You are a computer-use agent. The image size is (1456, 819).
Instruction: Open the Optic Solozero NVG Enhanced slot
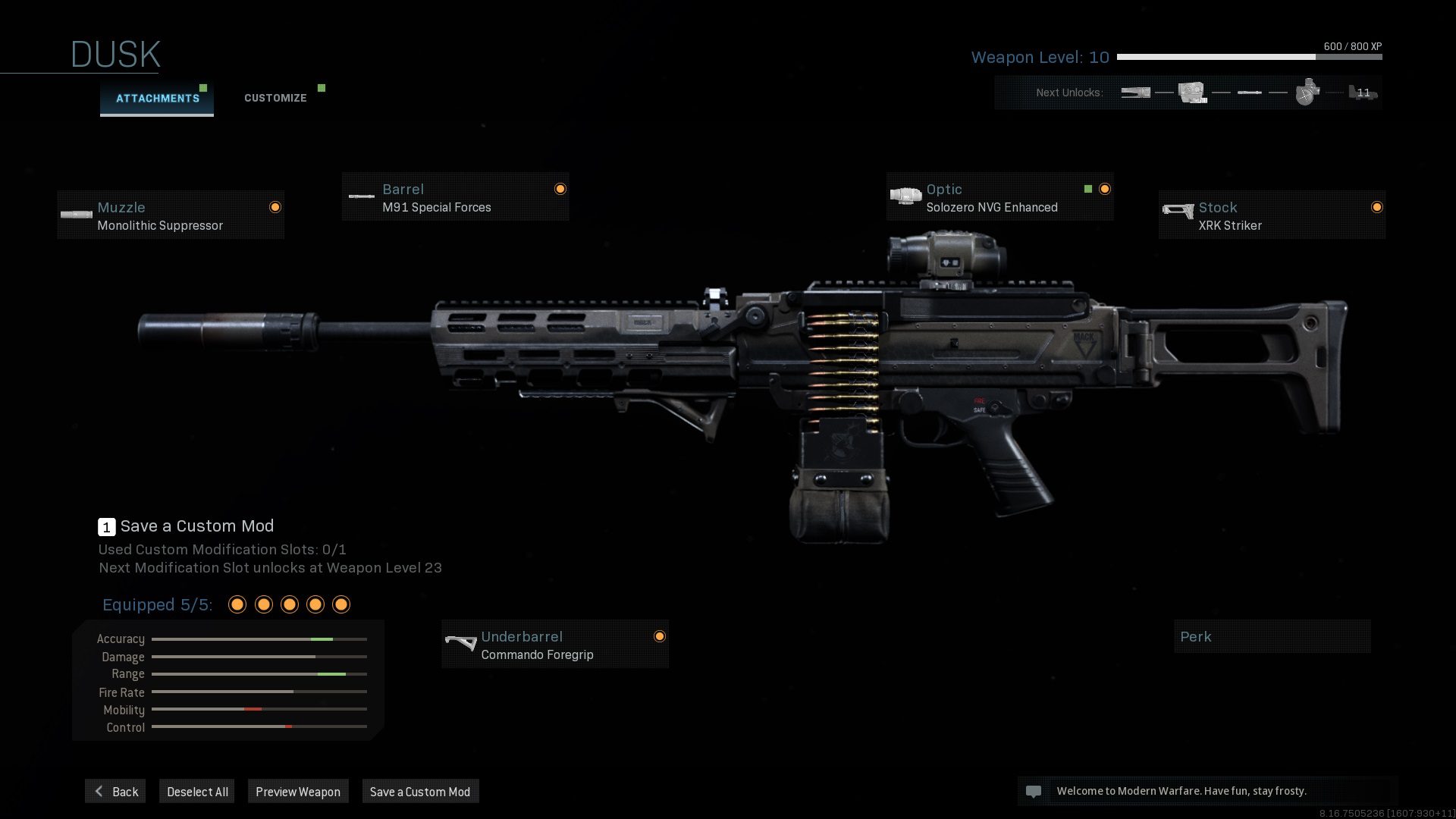click(999, 198)
